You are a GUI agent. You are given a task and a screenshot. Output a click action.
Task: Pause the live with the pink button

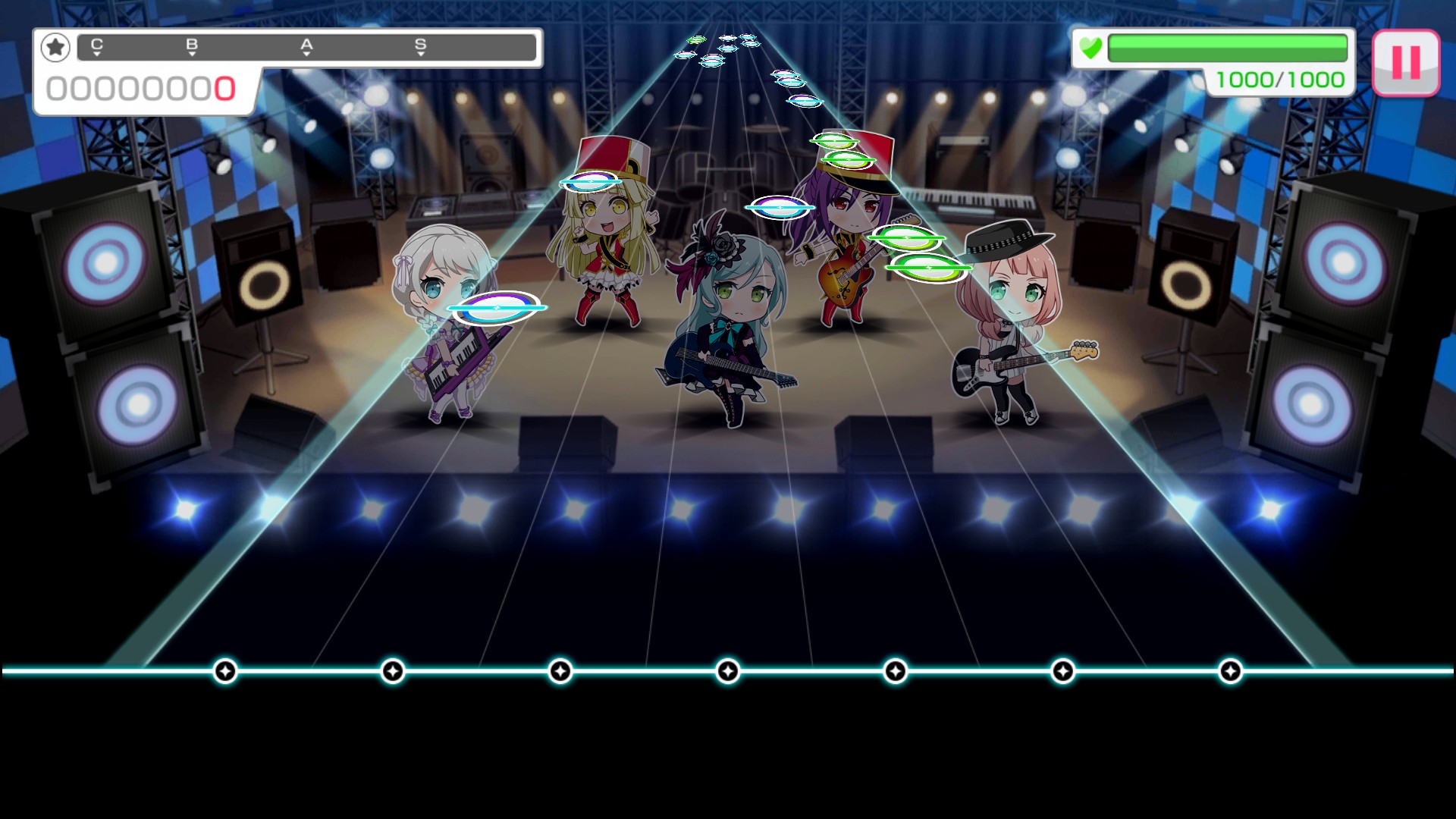click(x=1405, y=62)
